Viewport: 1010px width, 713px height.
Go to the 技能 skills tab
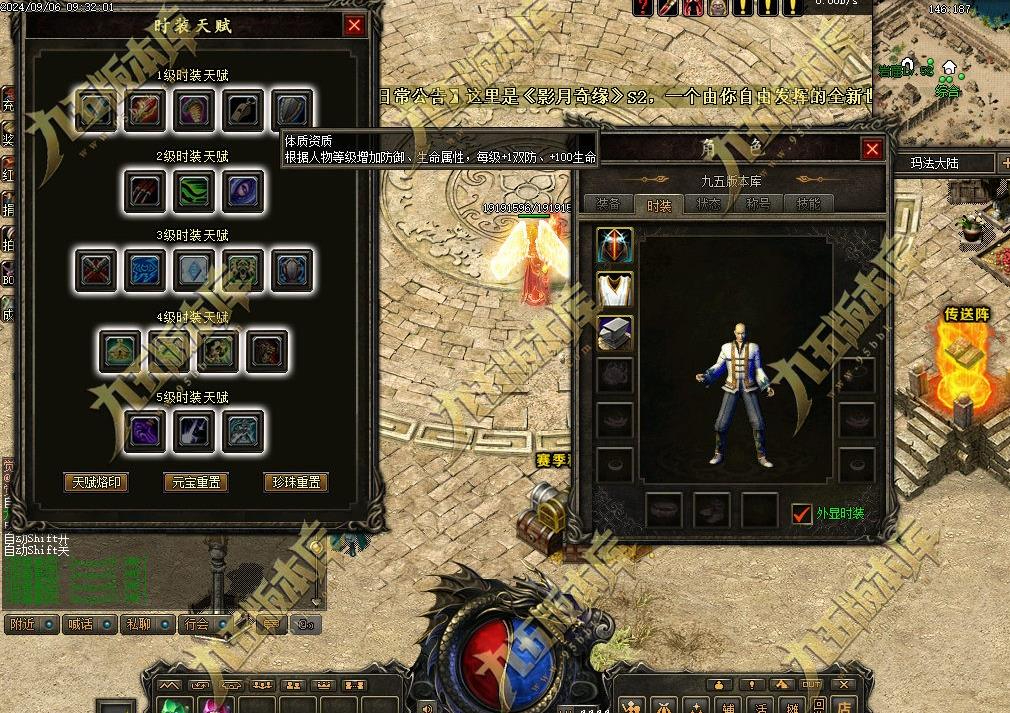[x=808, y=204]
